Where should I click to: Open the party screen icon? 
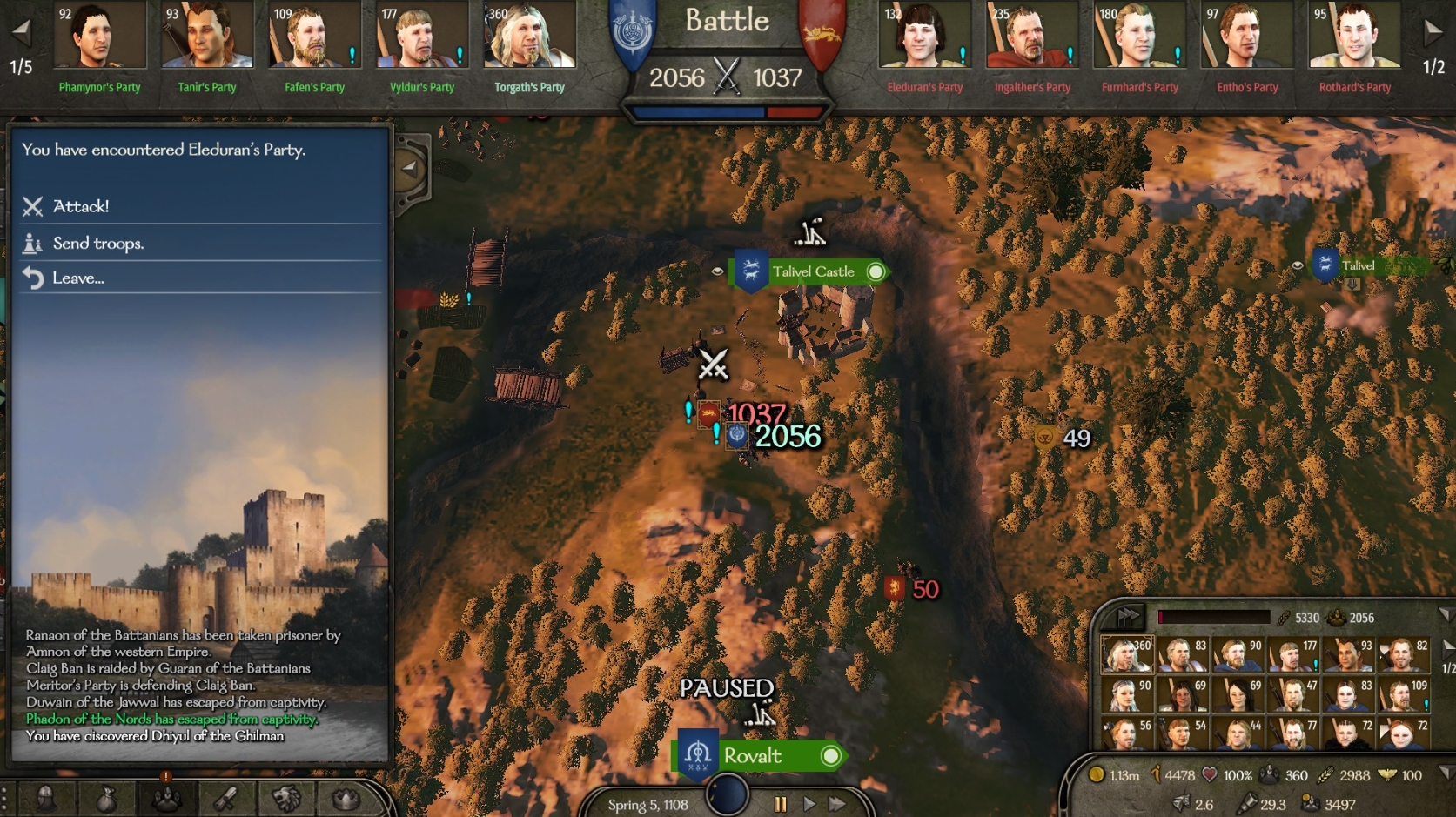[166, 797]
